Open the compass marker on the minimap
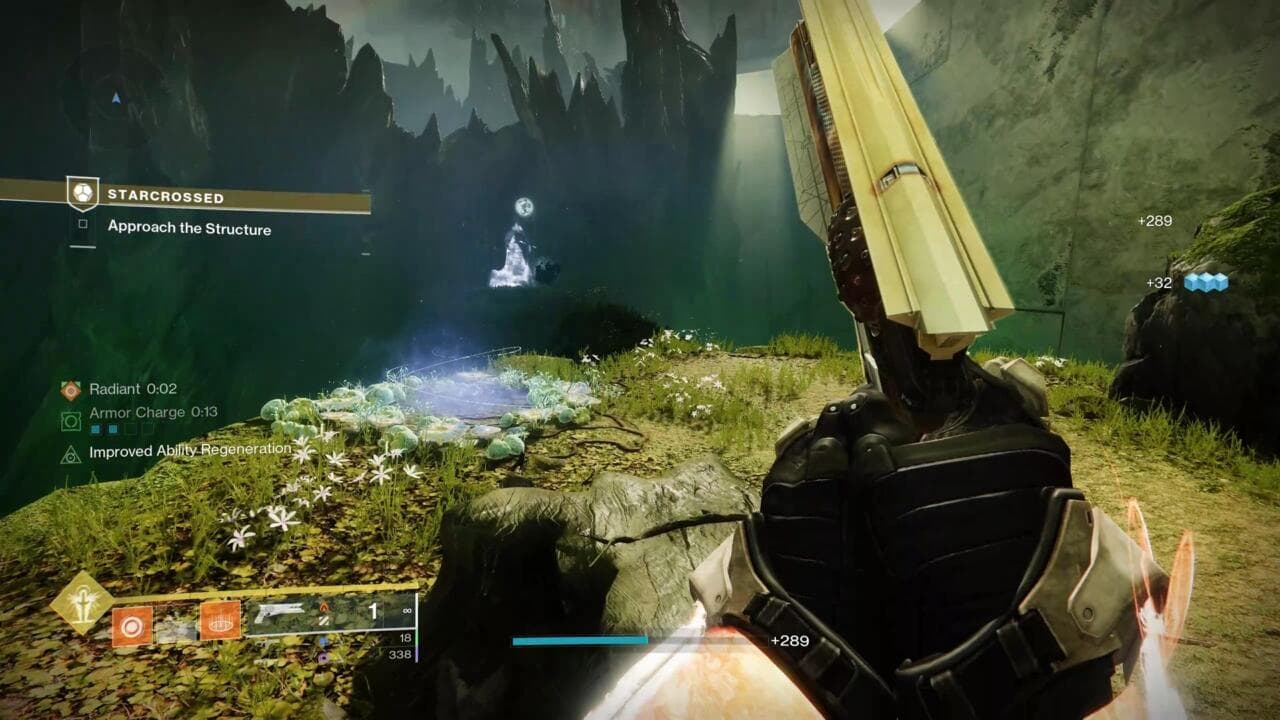The width and height of the screenshot is (1280, 720). coord(117,98)
